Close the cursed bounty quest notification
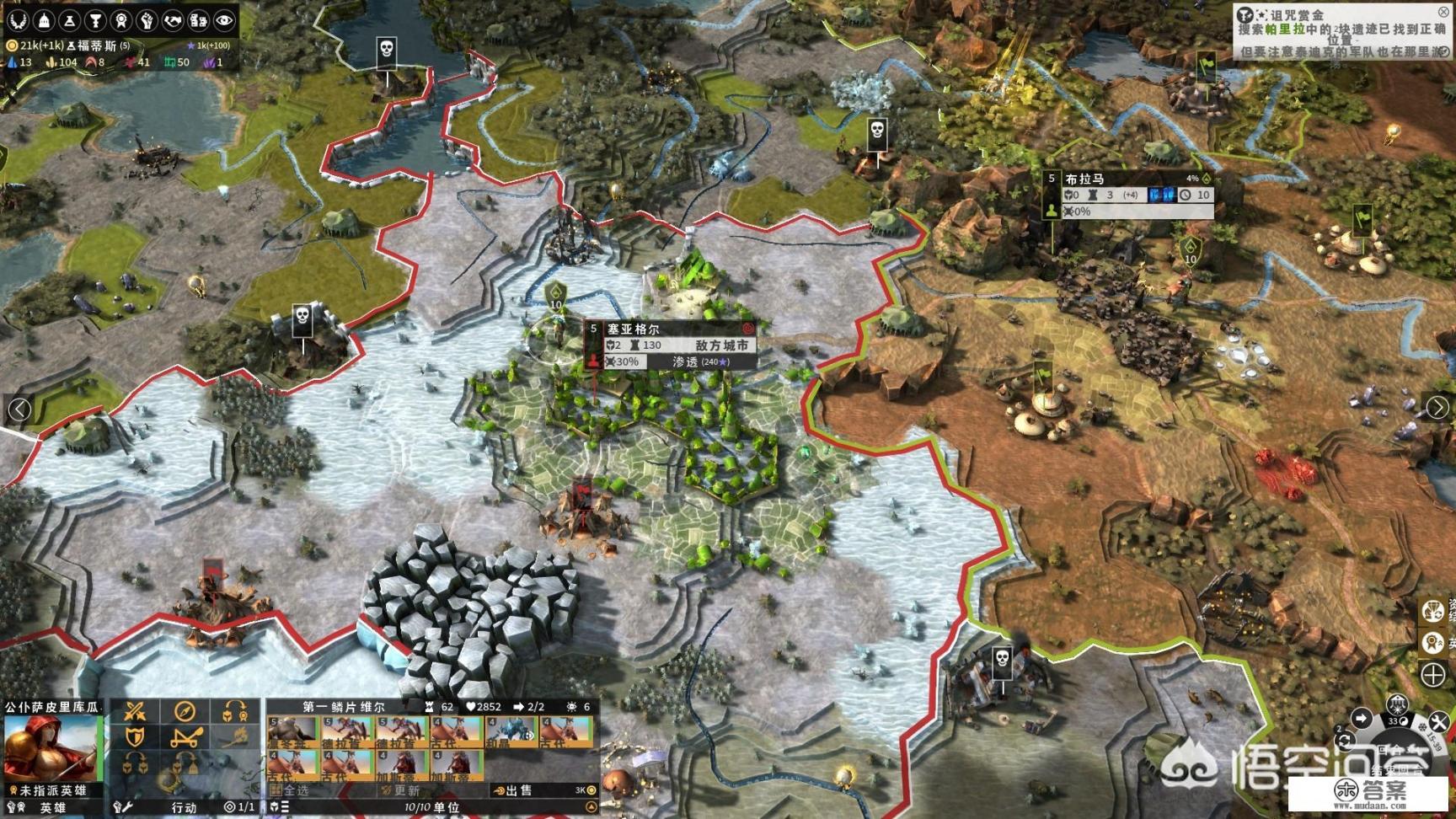This screenshot has width=1456, height=819. 1443,12
